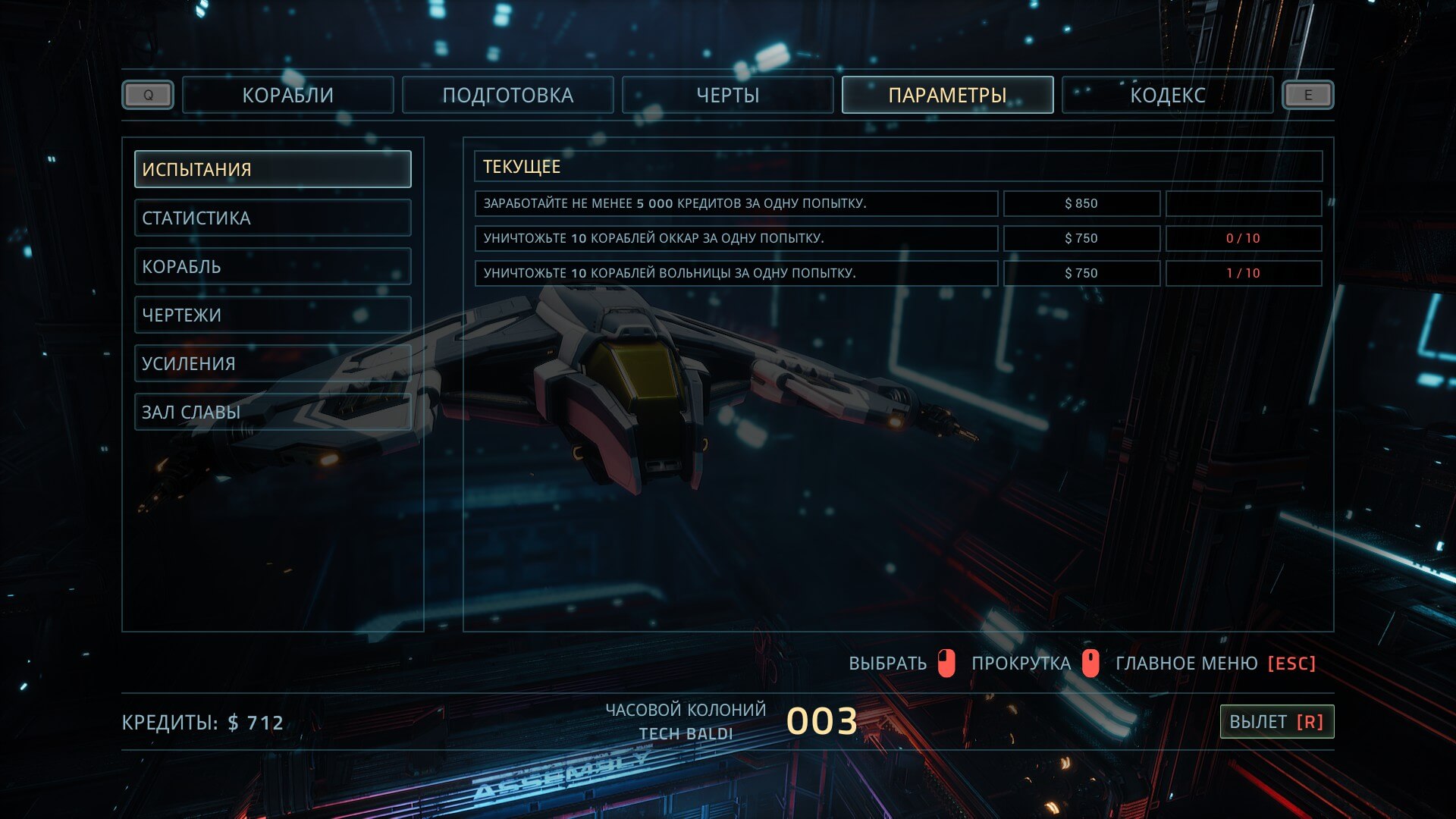Image resolution: width=1456 pixels, height=819 pixels.
Task: Select the destroy 10 Вольницы ships challenge
Action: tap(736, 273)
